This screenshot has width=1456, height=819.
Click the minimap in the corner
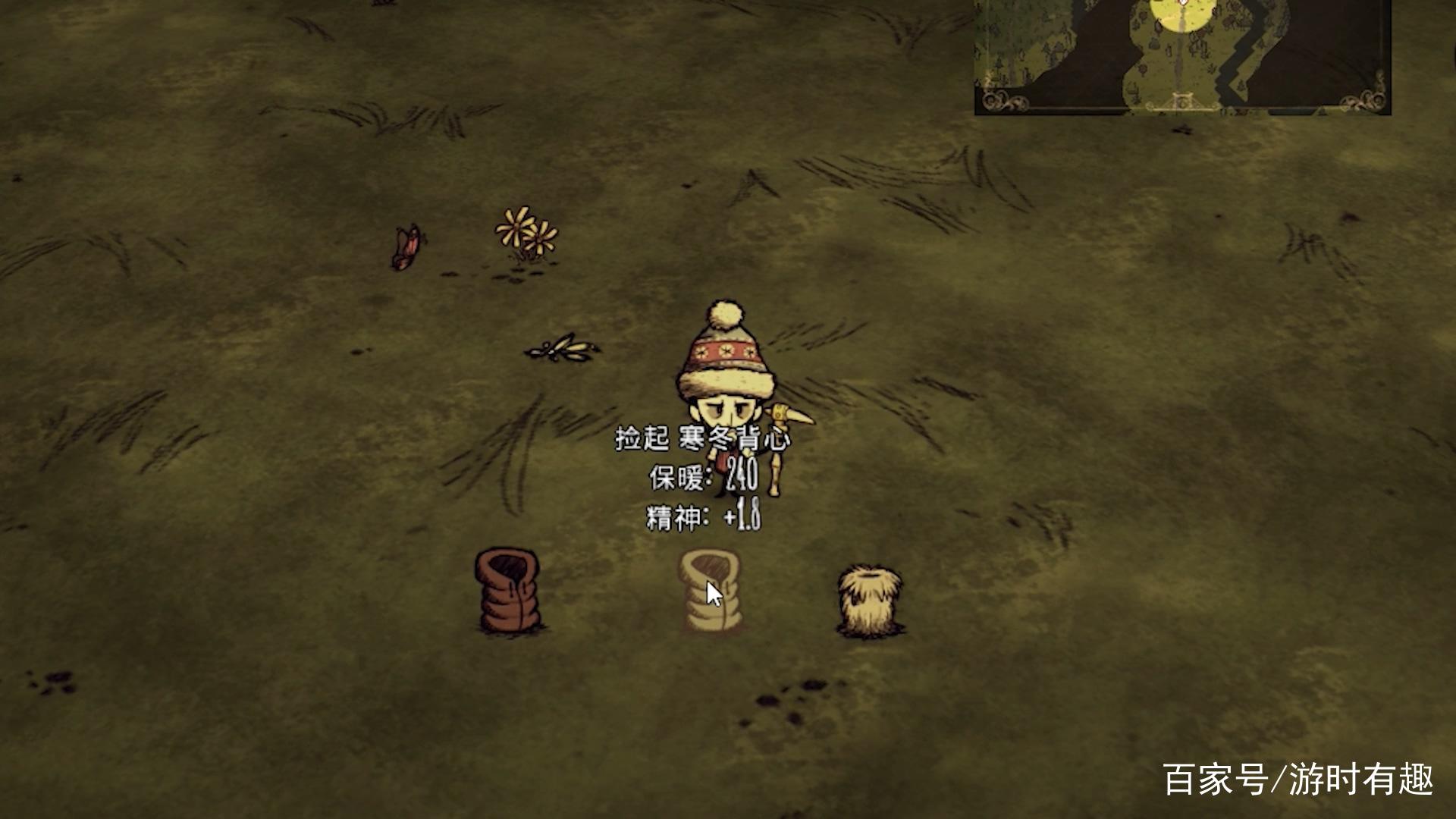click(1182, 56)
